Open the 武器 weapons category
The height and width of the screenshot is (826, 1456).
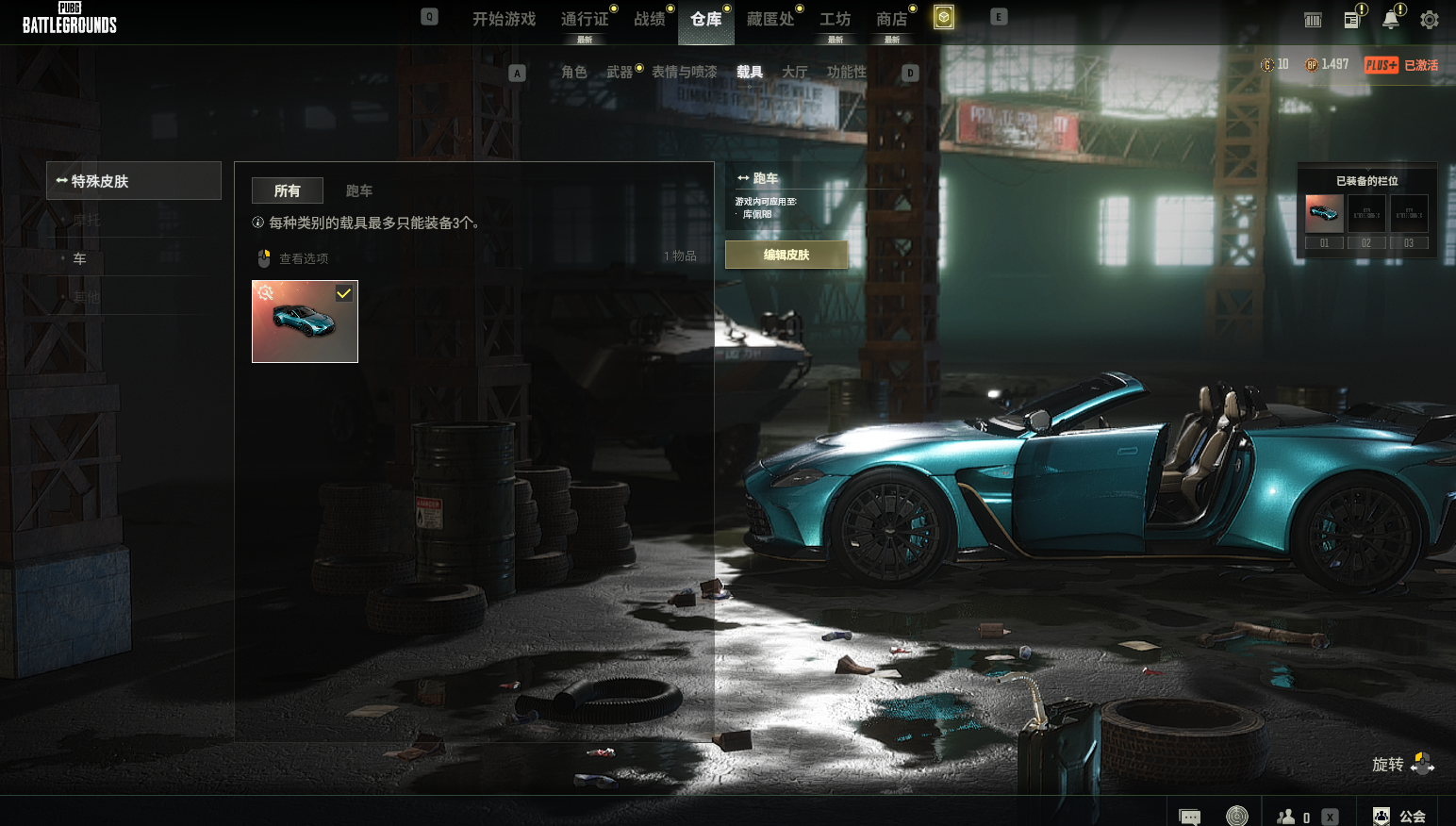(619, 72)
